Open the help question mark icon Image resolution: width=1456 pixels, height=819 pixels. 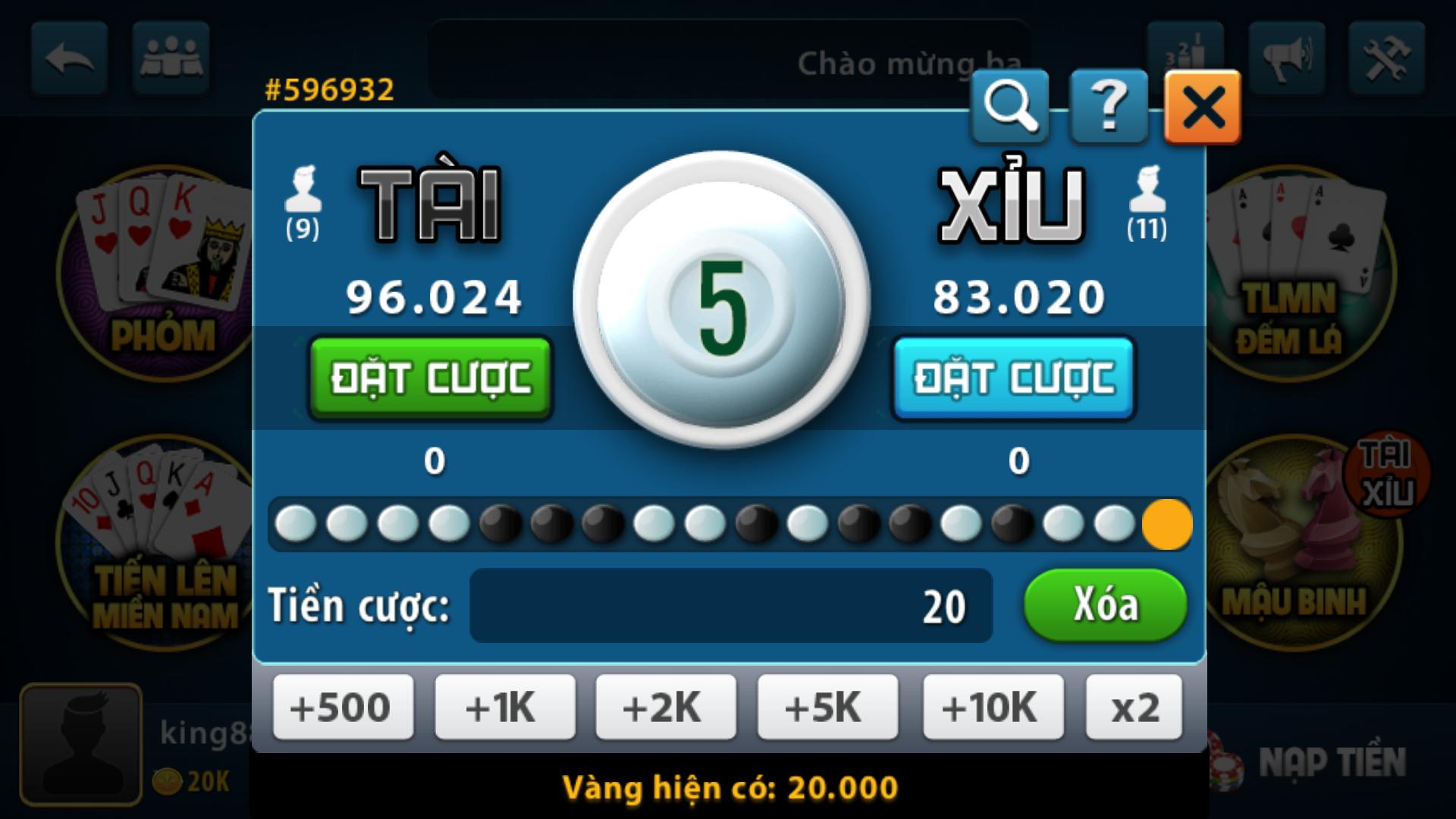click(x=1108, y=106)
